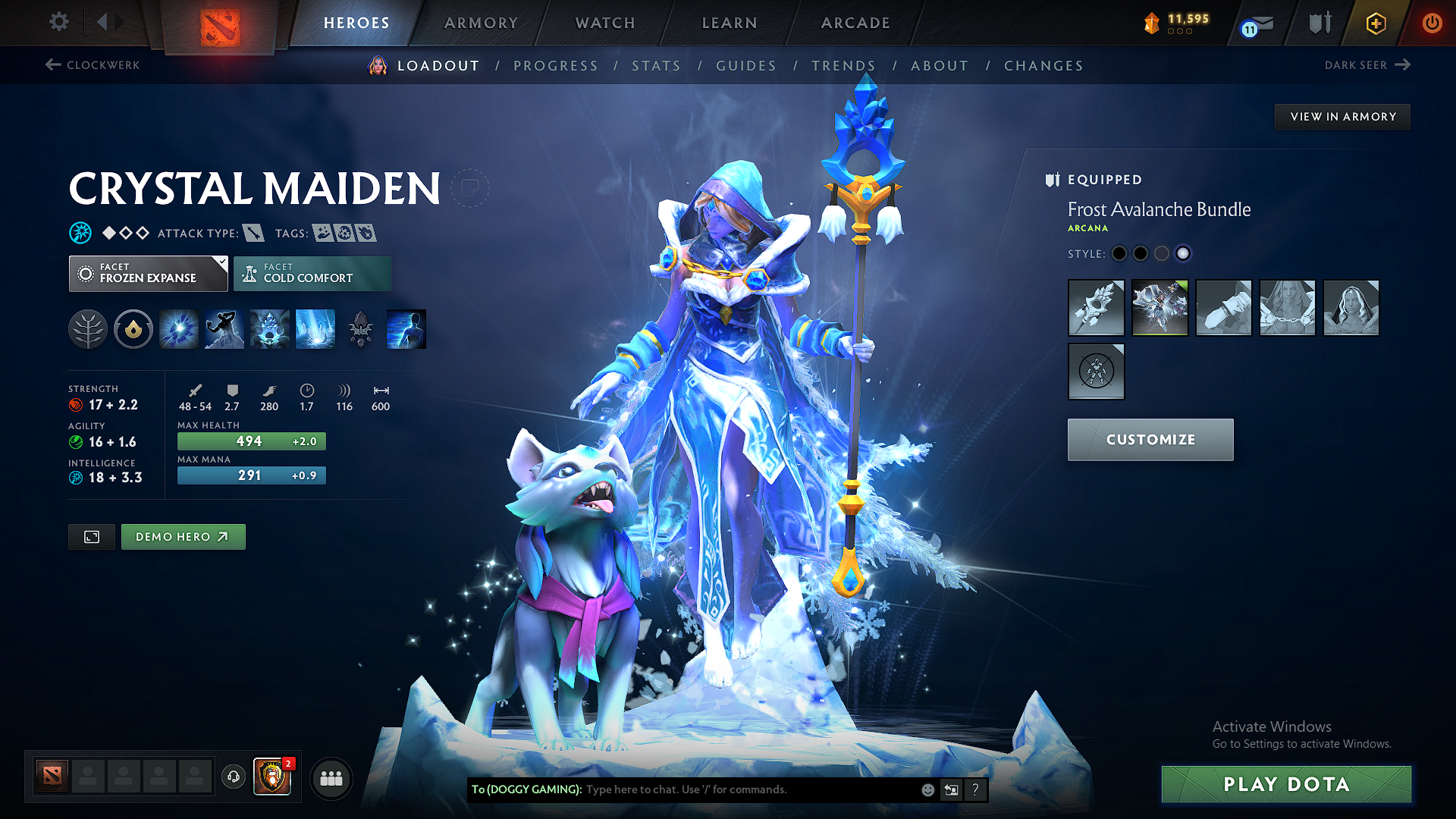Image resolution: width=1456 pixels, height=819 pixels.
Task: Select the staff item thumbnail under Equipped
Action: tap(1096, 308)
